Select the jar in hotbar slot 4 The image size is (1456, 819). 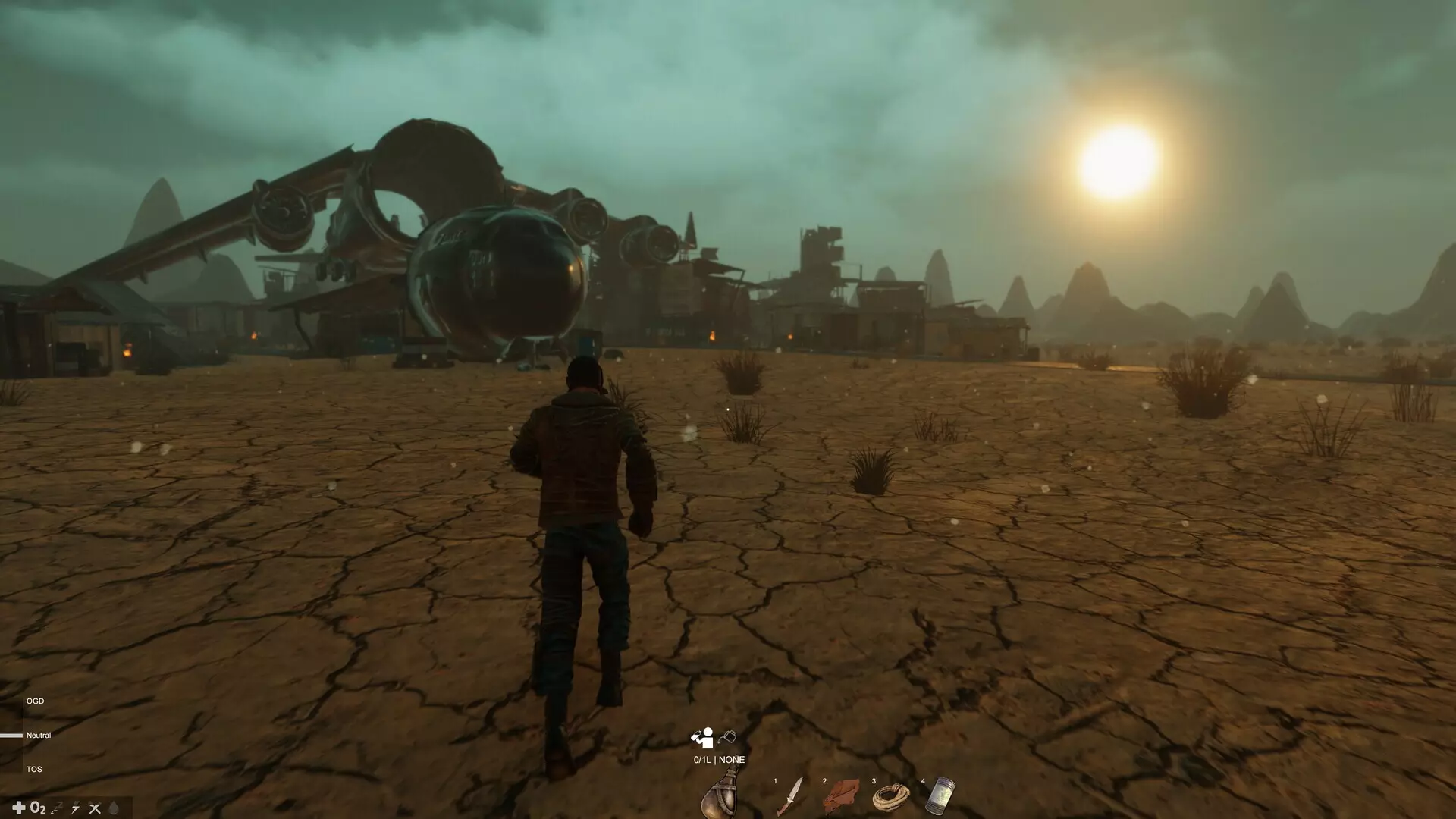(x=940, y=796)
